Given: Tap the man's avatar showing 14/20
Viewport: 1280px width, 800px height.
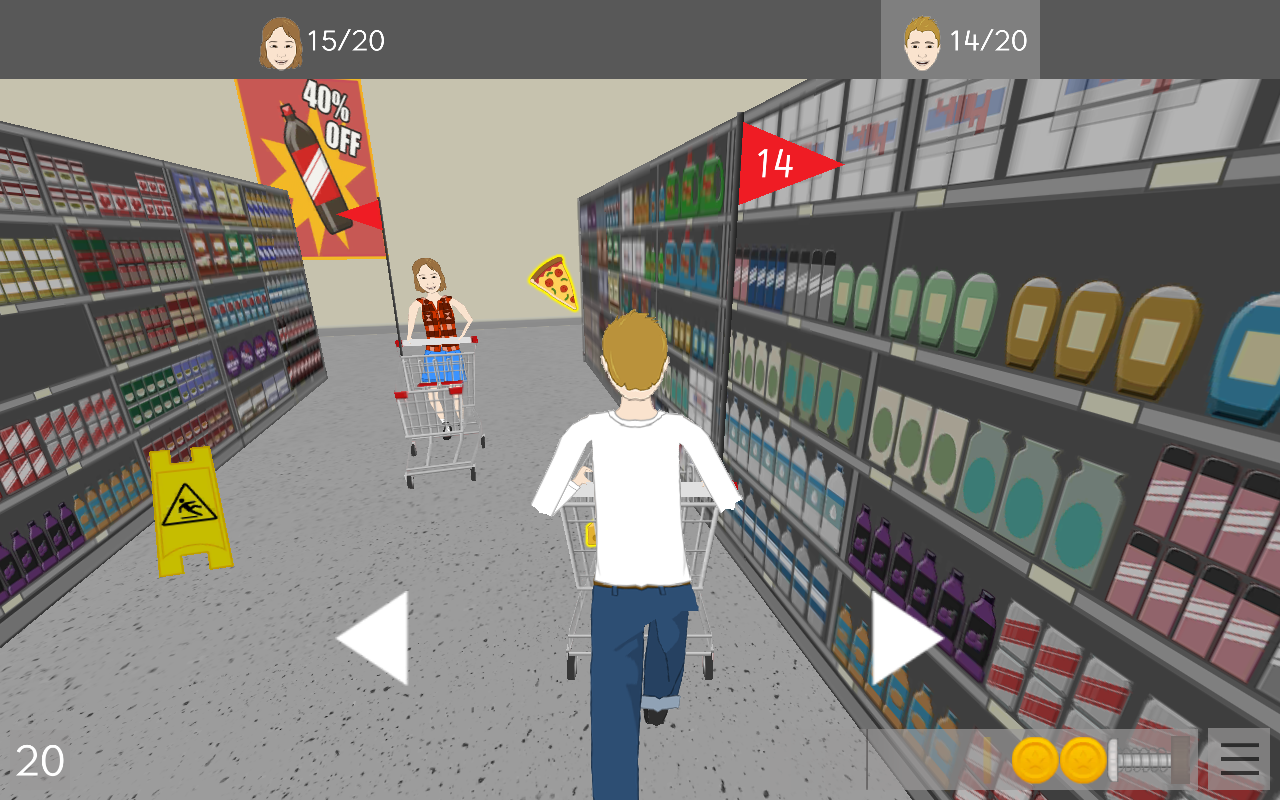Looking at the screenshot, I should point(921,40).
